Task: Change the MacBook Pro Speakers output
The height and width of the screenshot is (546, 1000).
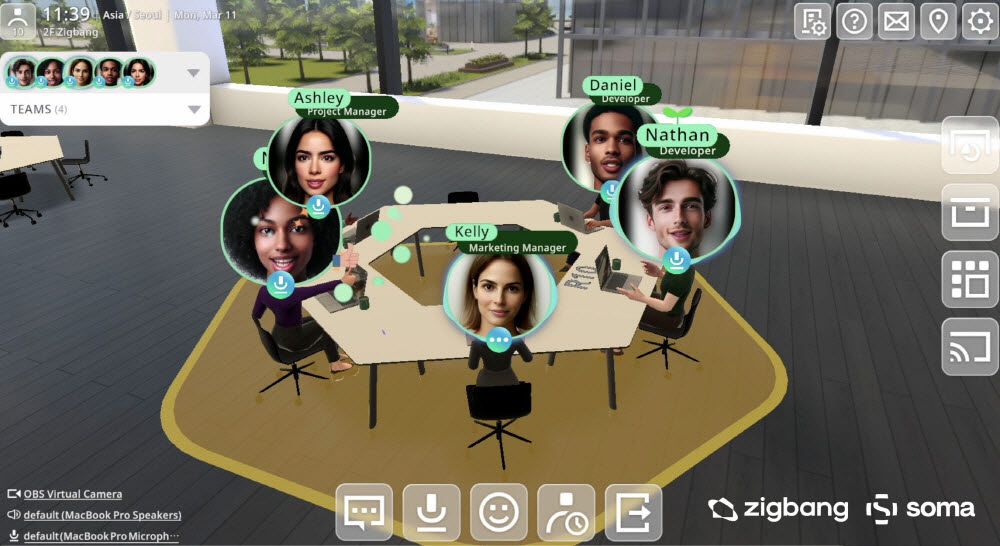Action: [x=102, y=515]
